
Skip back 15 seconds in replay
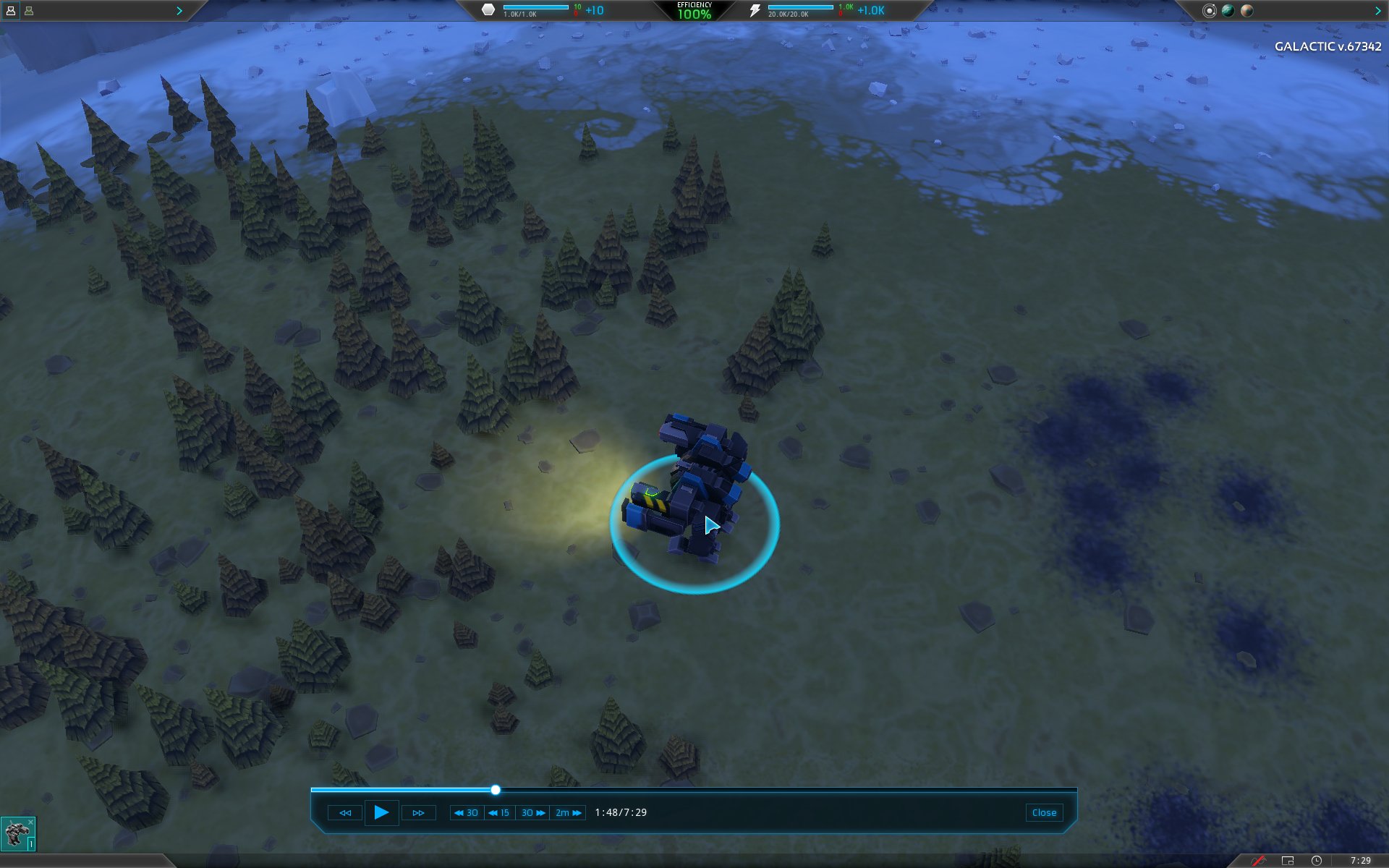[499, 813]
